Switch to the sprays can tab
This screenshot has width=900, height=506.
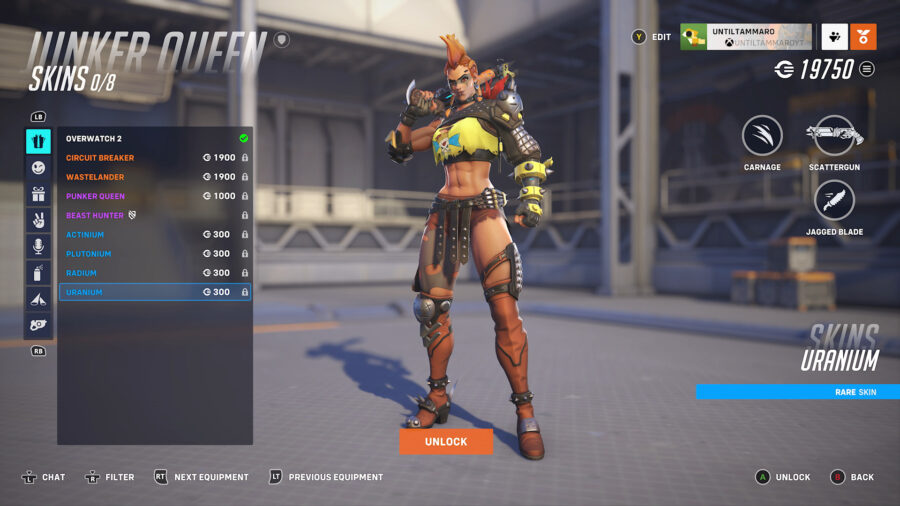[38, 272]
